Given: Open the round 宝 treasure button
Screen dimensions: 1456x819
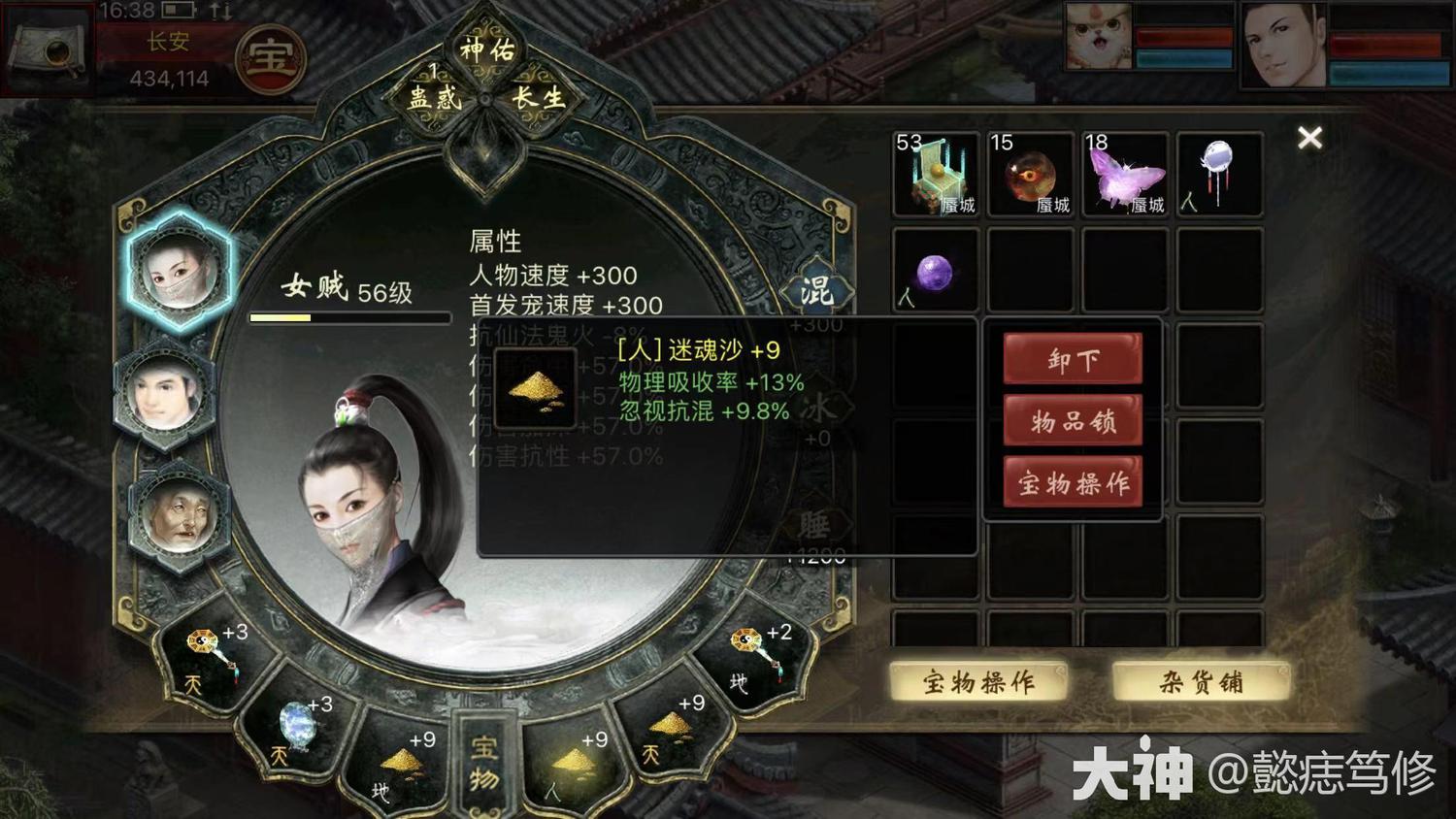Looking at the screenshot, I should click(x=270, y=58).
